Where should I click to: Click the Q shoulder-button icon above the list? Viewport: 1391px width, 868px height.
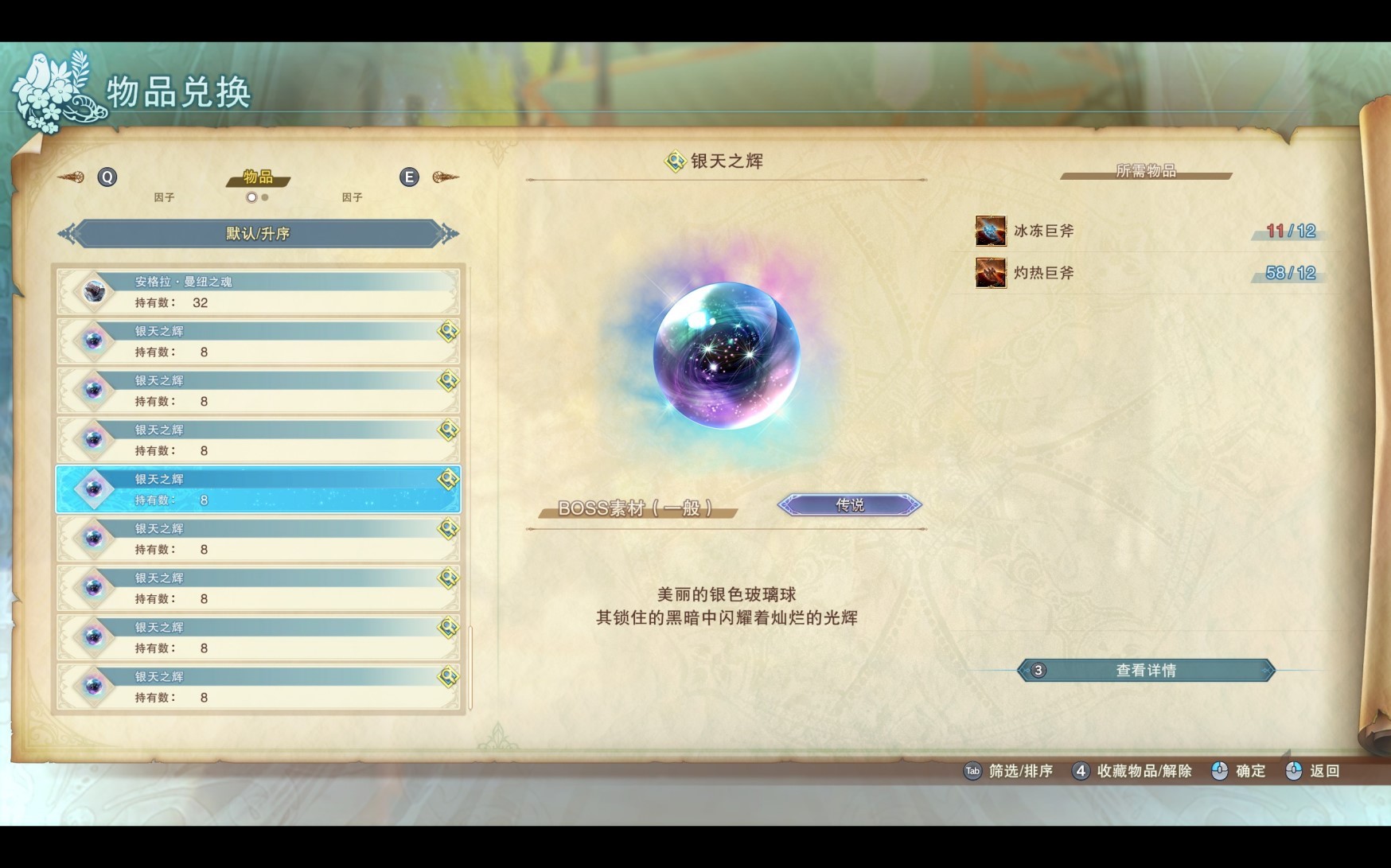click(107, 177)
